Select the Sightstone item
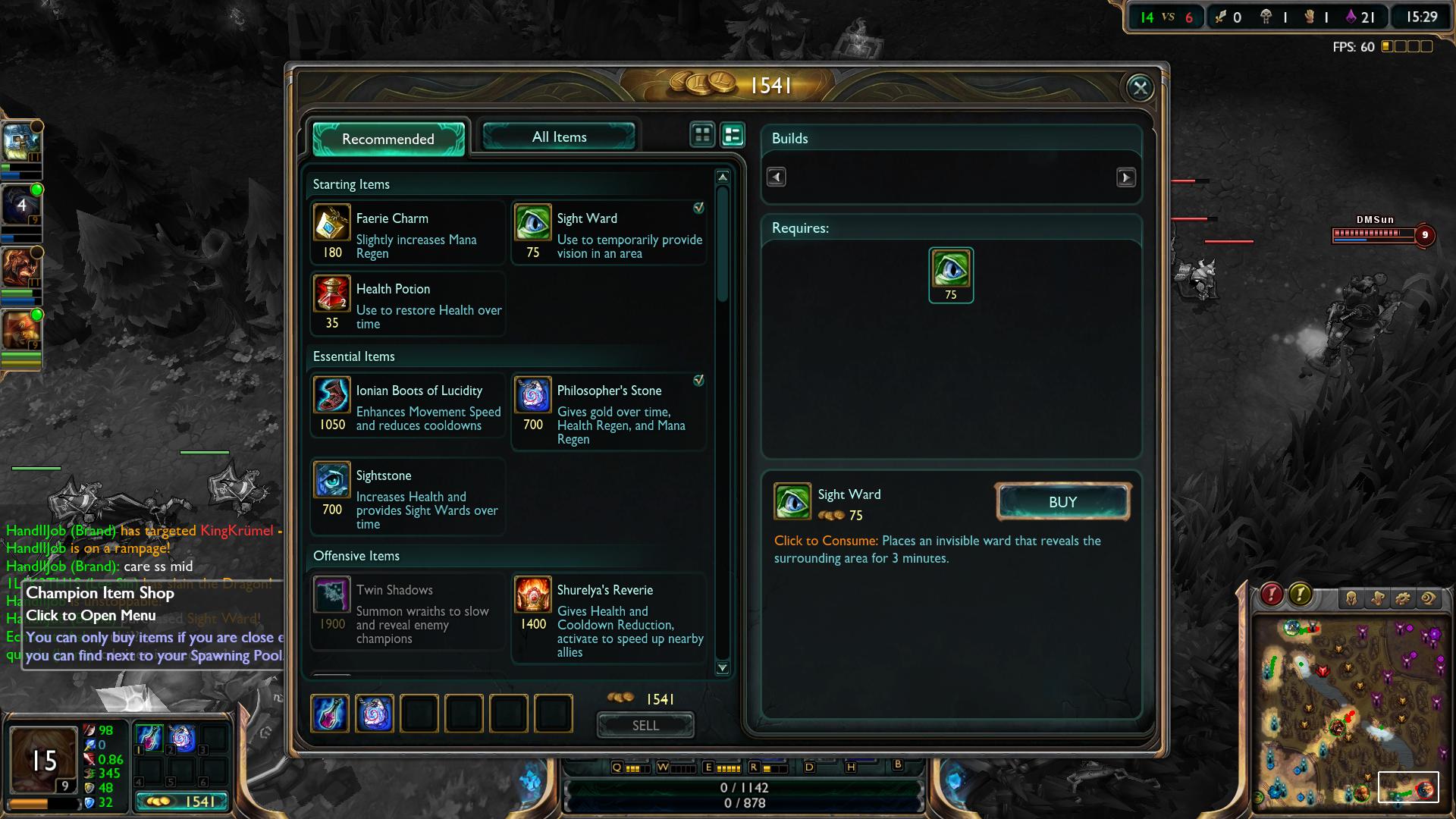 pyautogui.click(x=408, y=497)
